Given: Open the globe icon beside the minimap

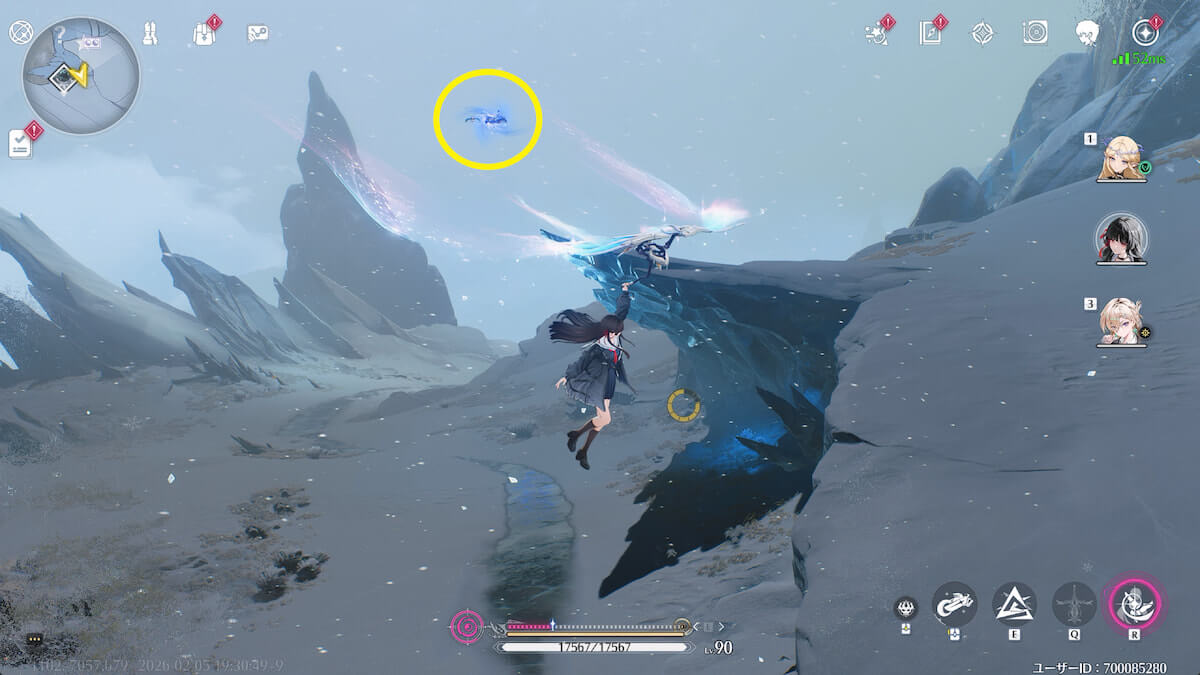Looking at the screenshot, I should tap(20, 33).
